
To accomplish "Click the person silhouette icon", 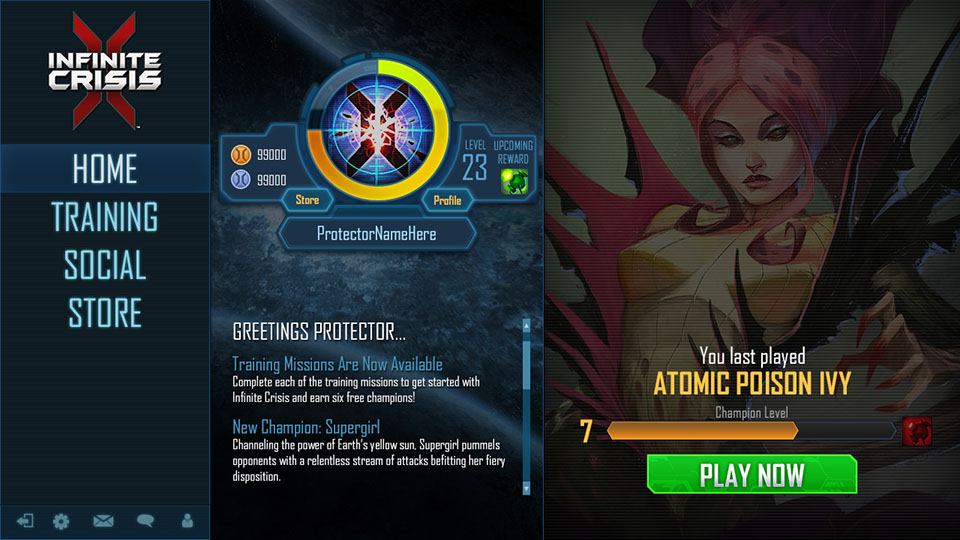I will click(x=187, y=521).
